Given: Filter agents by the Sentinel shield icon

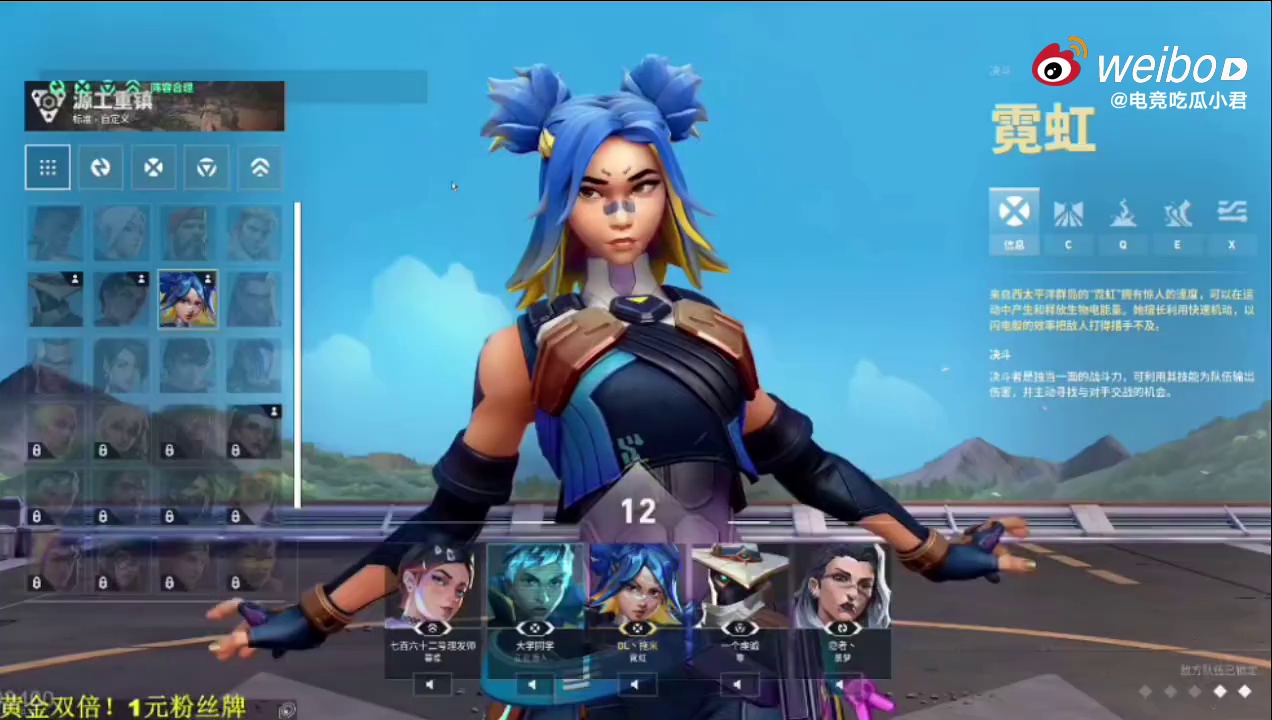Looking at the screenshot, I should [206, 168].
